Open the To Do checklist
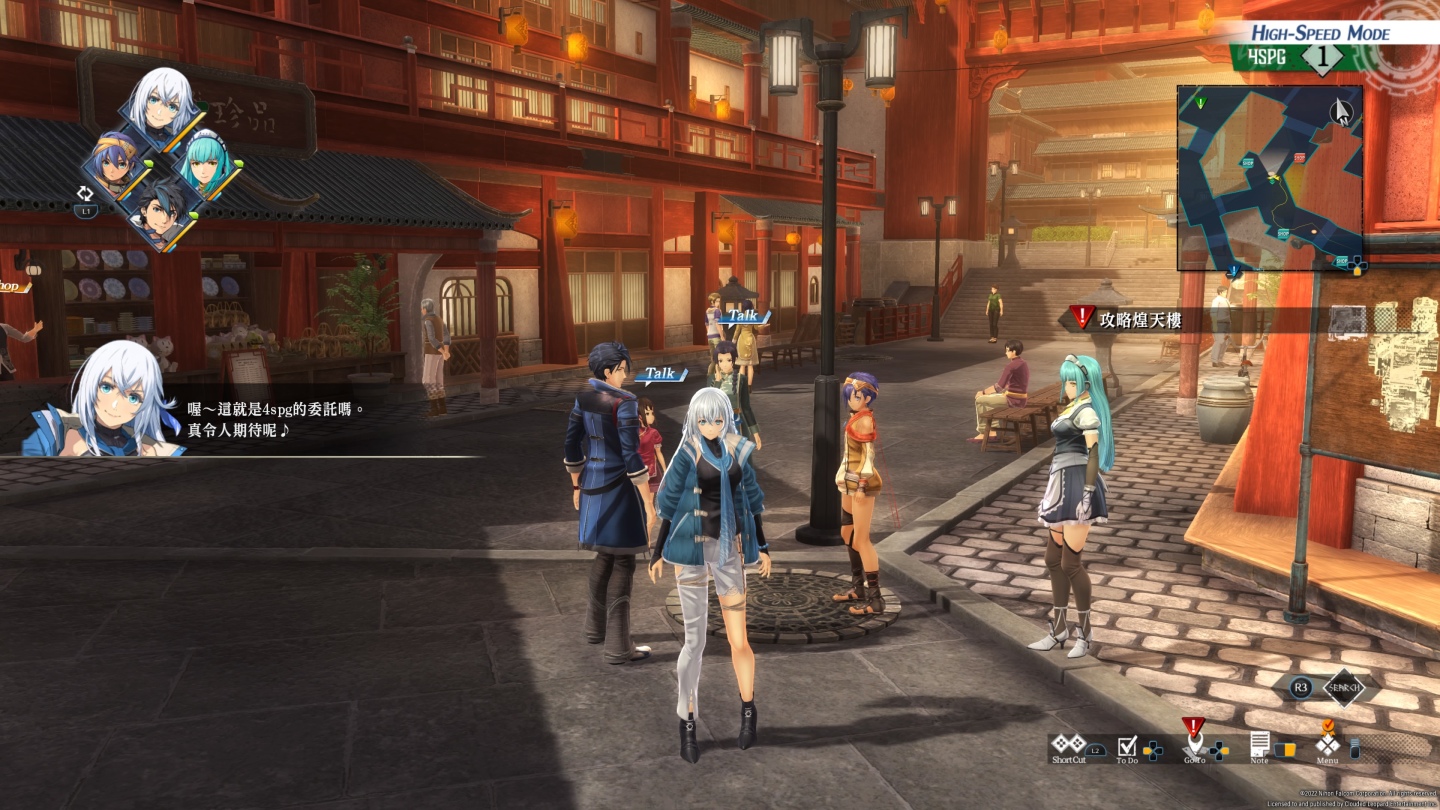The height and width of the screenshot is (810, 1440). click(1128, 746)
